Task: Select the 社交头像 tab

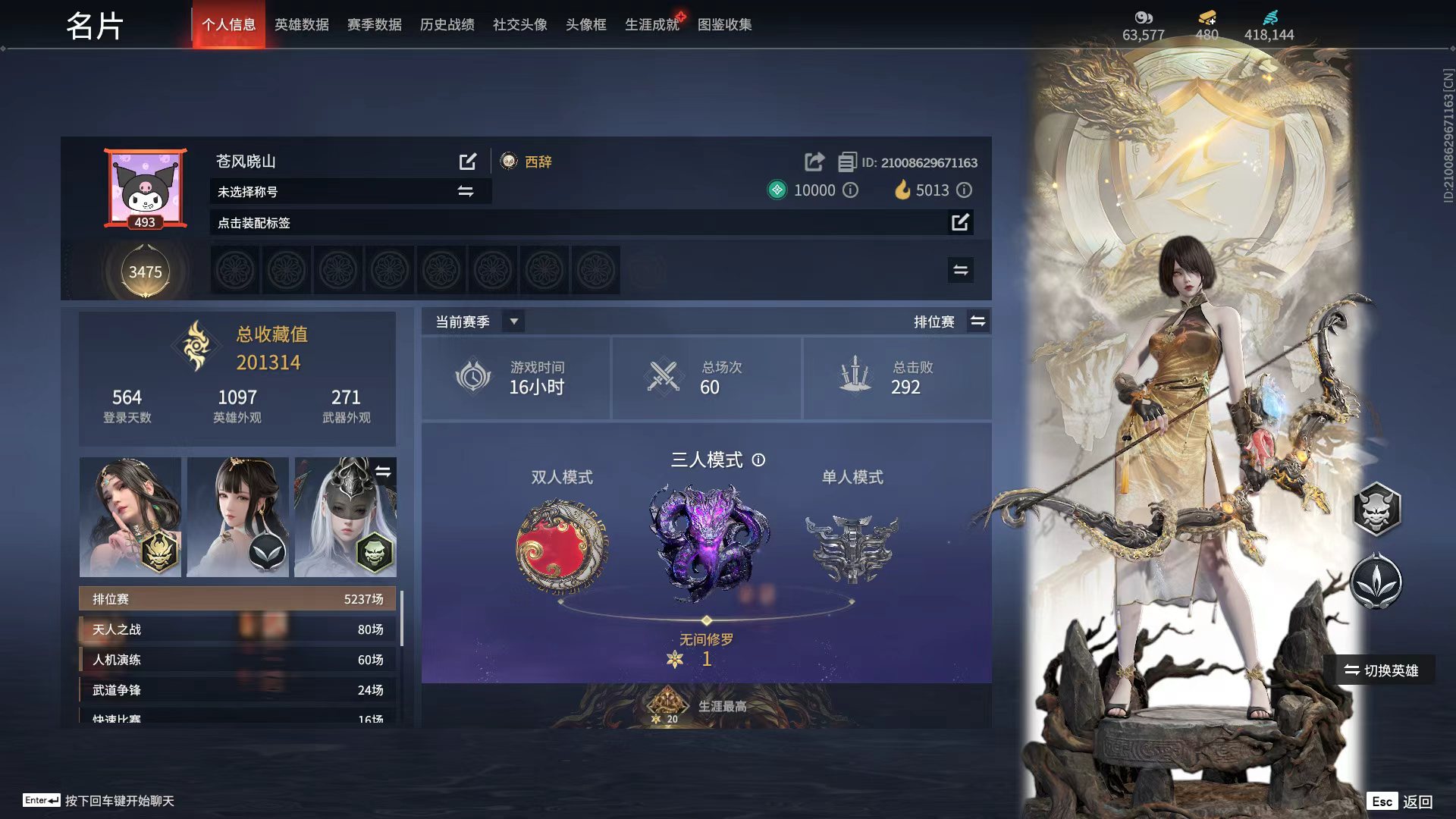Action: (519, 25)
